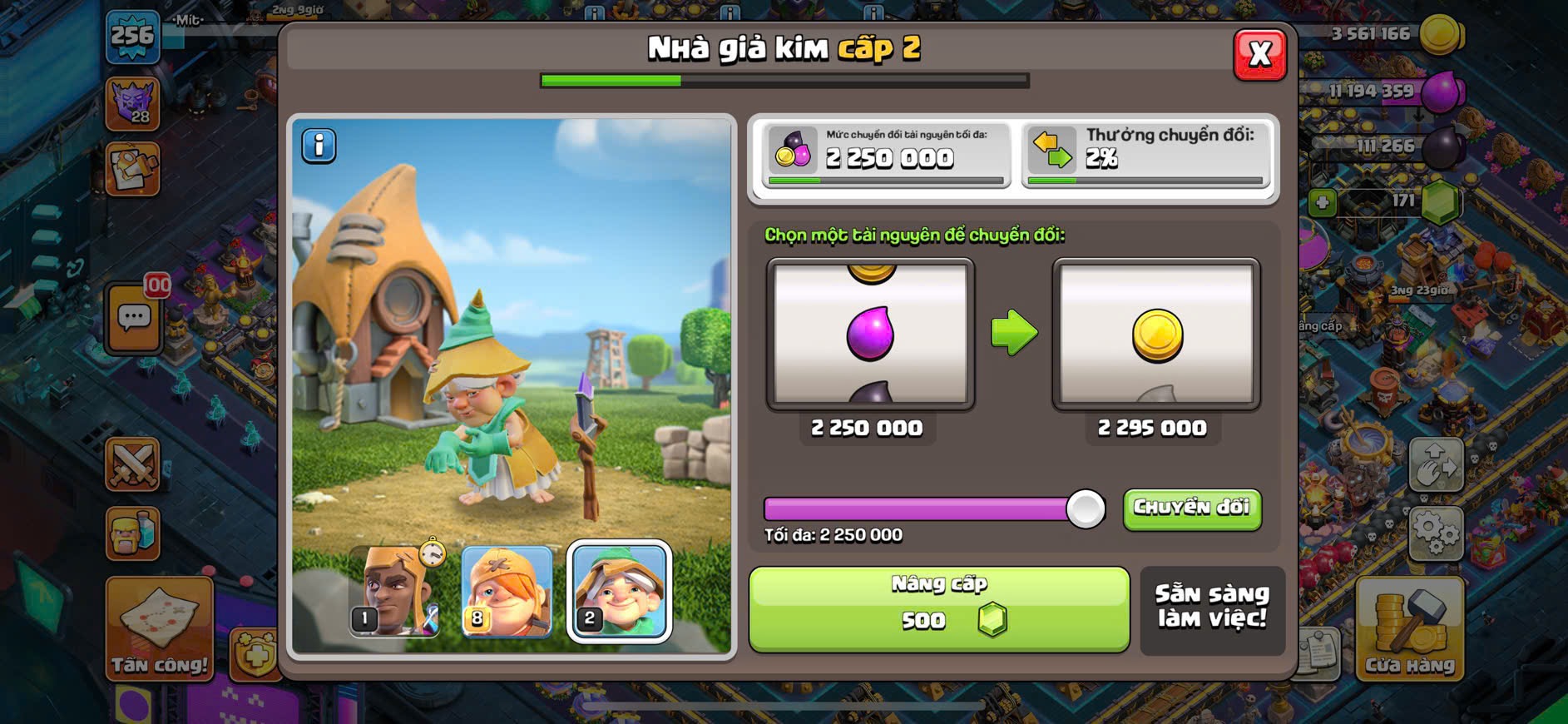Tap the Tấn công attack button
Viewport: 1568px width, 724px height.
pyautogui.click(x=159, y=630)
